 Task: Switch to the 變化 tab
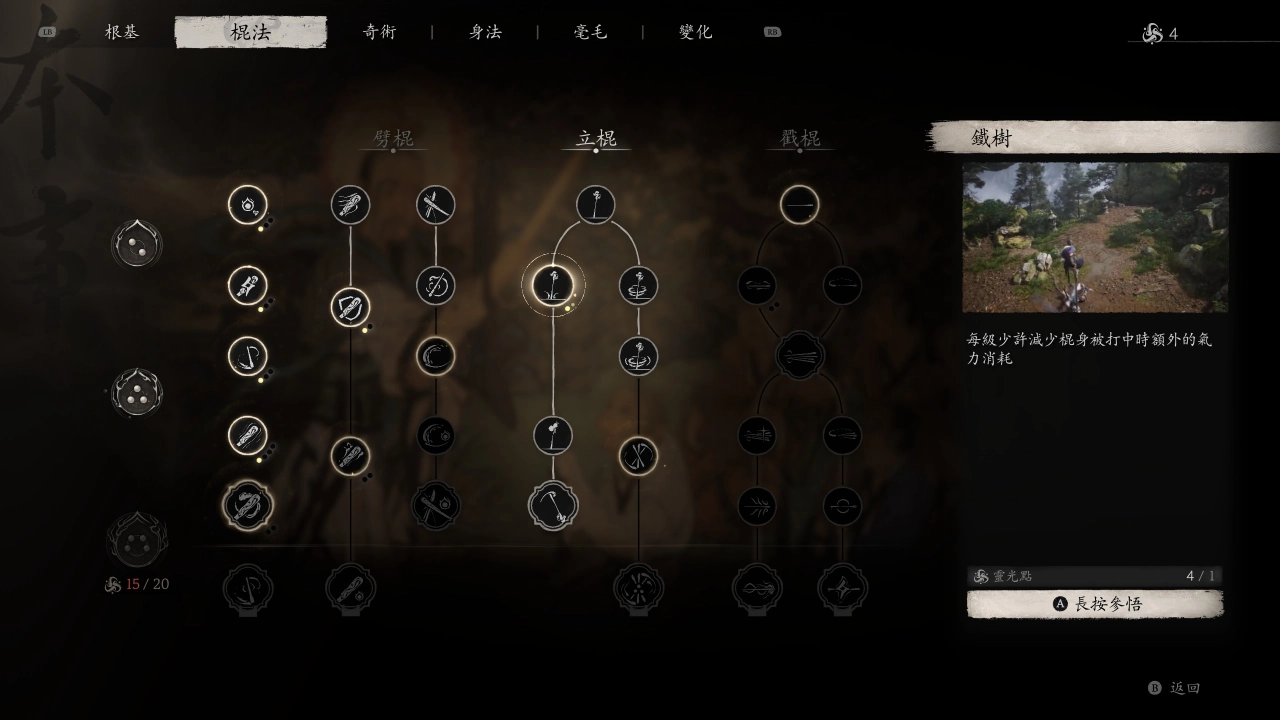696,32
